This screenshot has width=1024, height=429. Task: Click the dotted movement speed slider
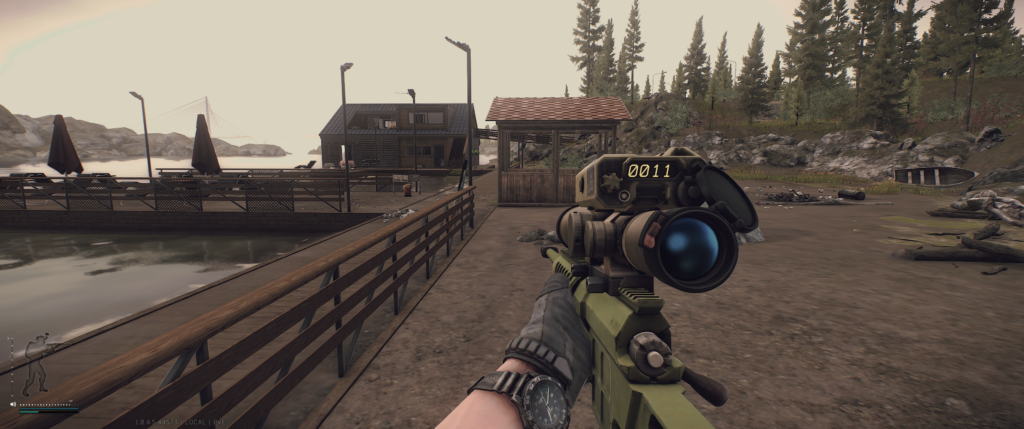pyautogui.click(x=48, y=404)
